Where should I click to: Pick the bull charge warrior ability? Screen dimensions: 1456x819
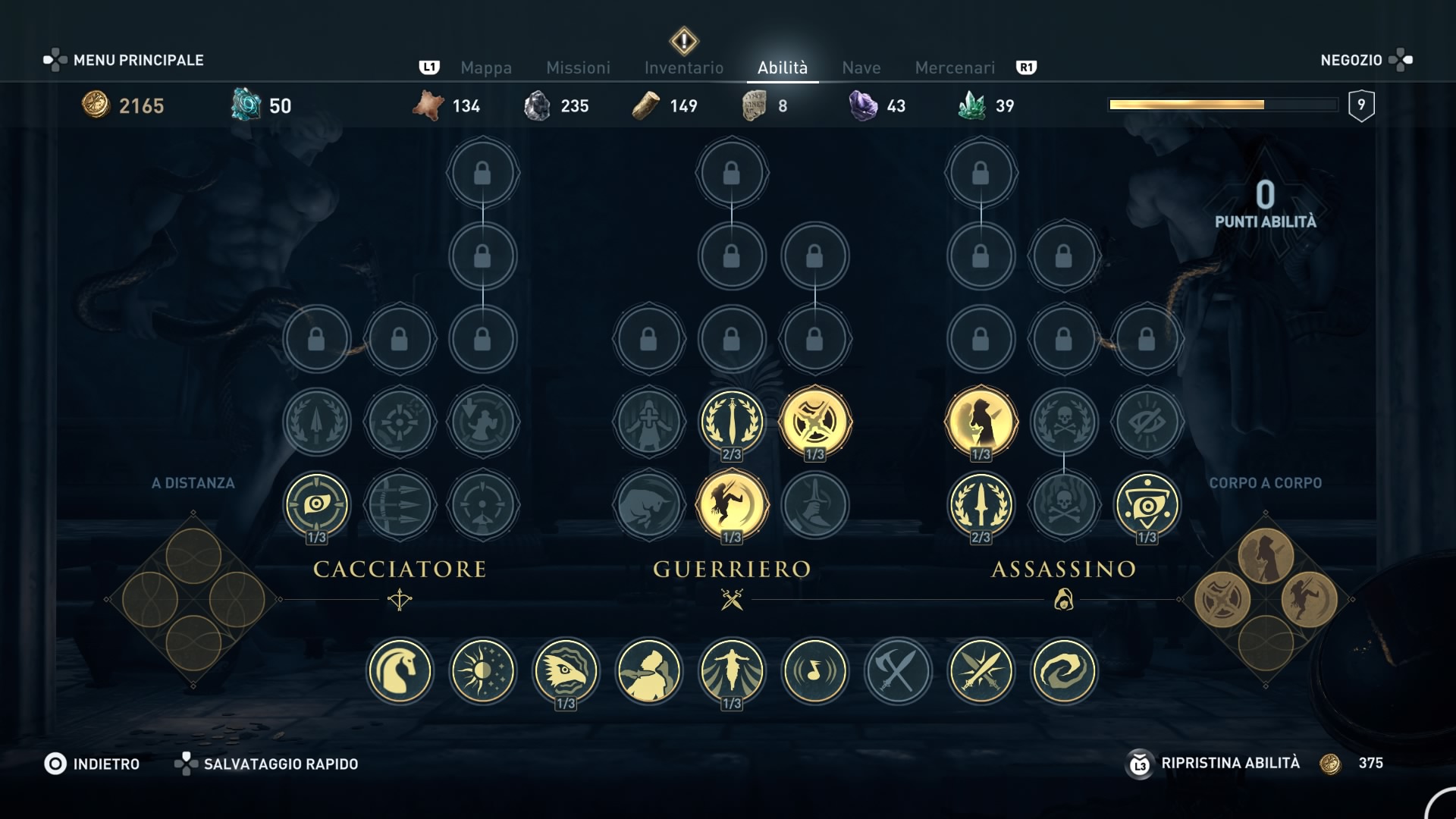tap(649, 505)
